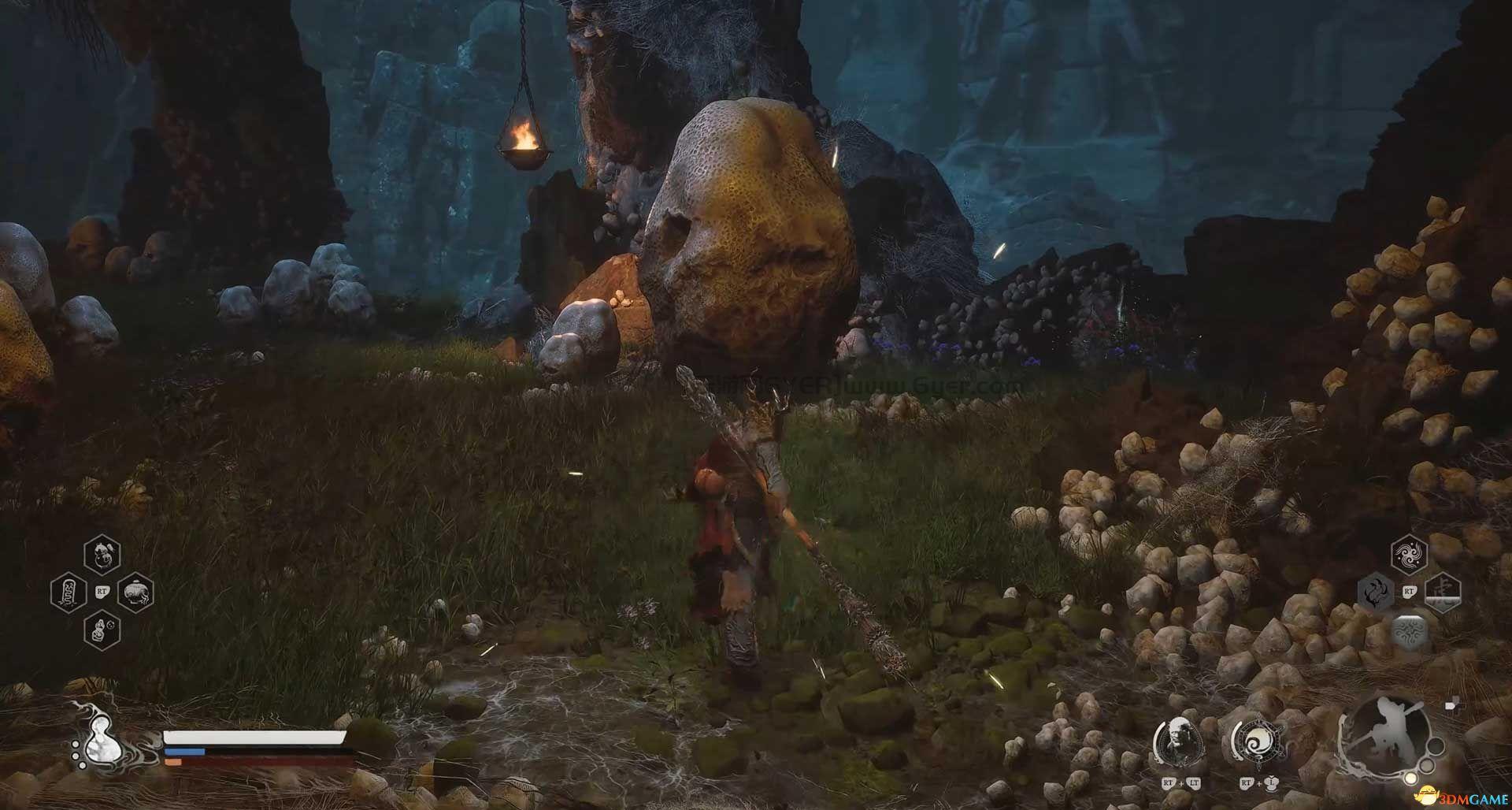Viewport: 1512px width, 810px height.
Task: Activate the white spiral vessel skill
Action: tap(1255, 741)
